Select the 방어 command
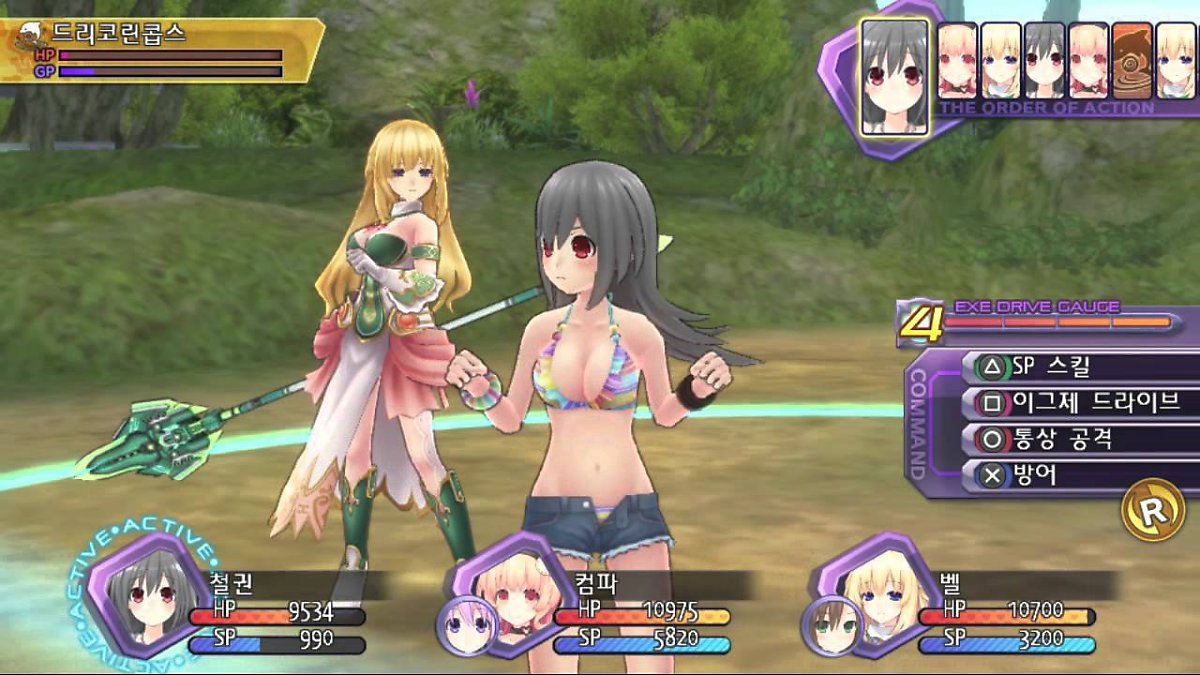This screenshot has width=1200, height=675. click(x=1075, y=475)
